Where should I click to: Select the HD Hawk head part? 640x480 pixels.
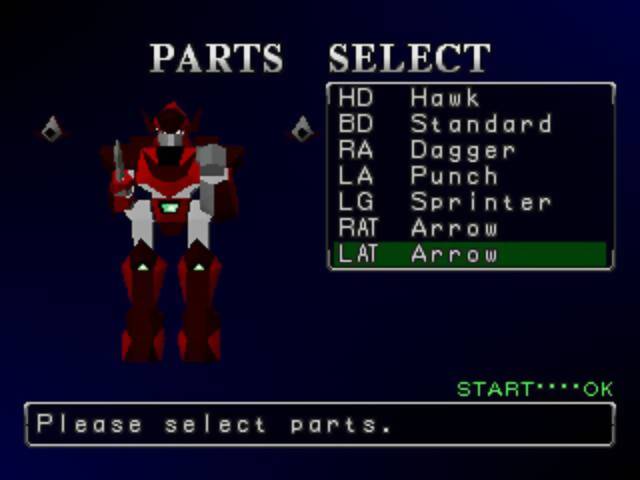470,98
